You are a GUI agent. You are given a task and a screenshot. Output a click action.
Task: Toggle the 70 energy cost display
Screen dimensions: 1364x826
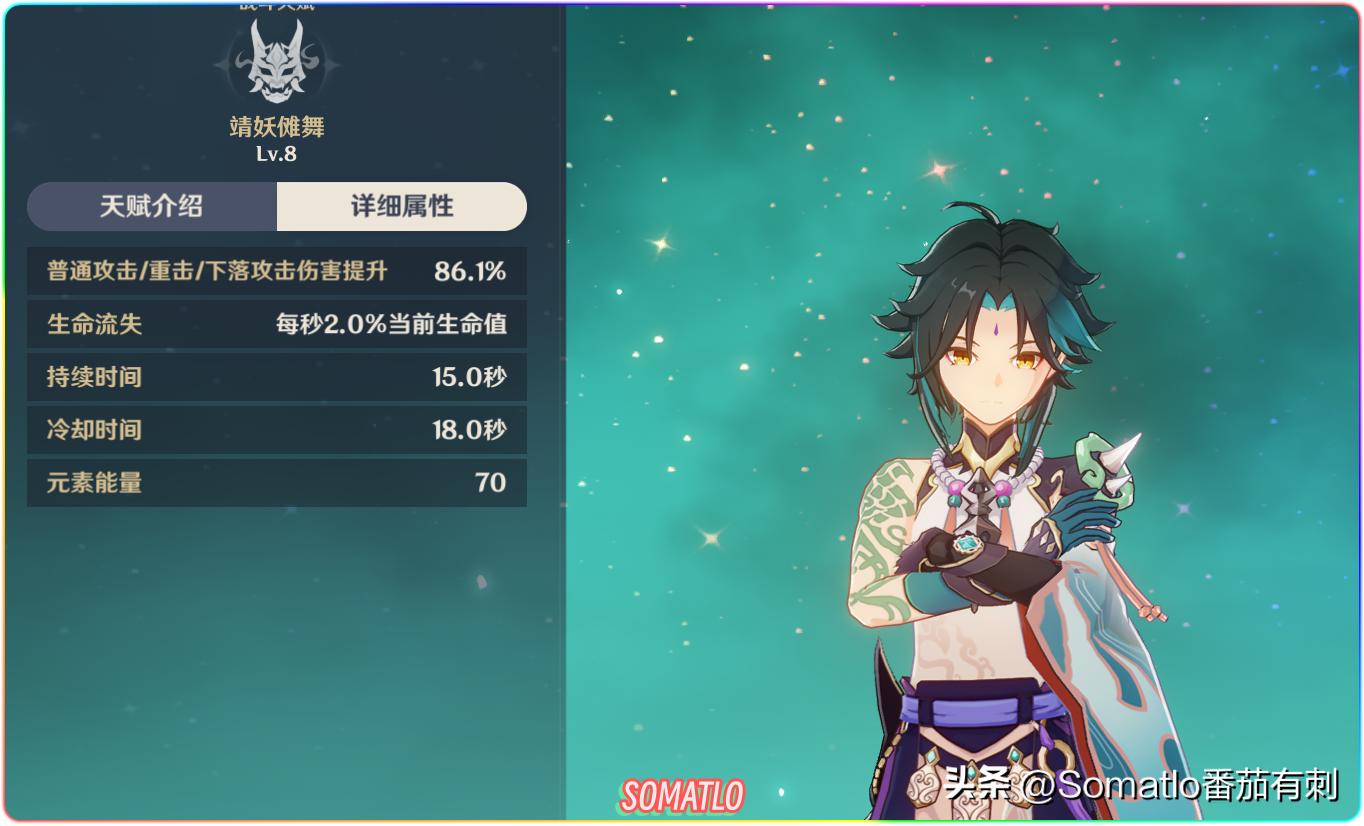[489, 483]
